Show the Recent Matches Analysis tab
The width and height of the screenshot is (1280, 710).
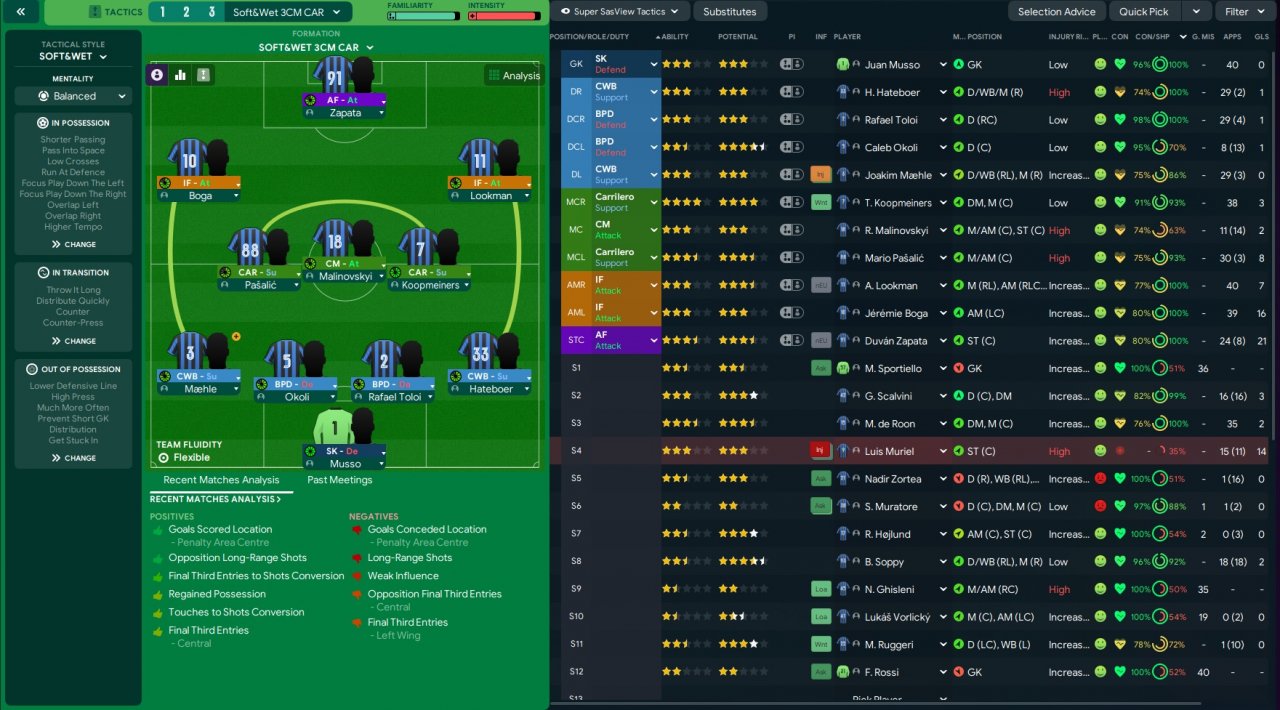pos(221,480)
